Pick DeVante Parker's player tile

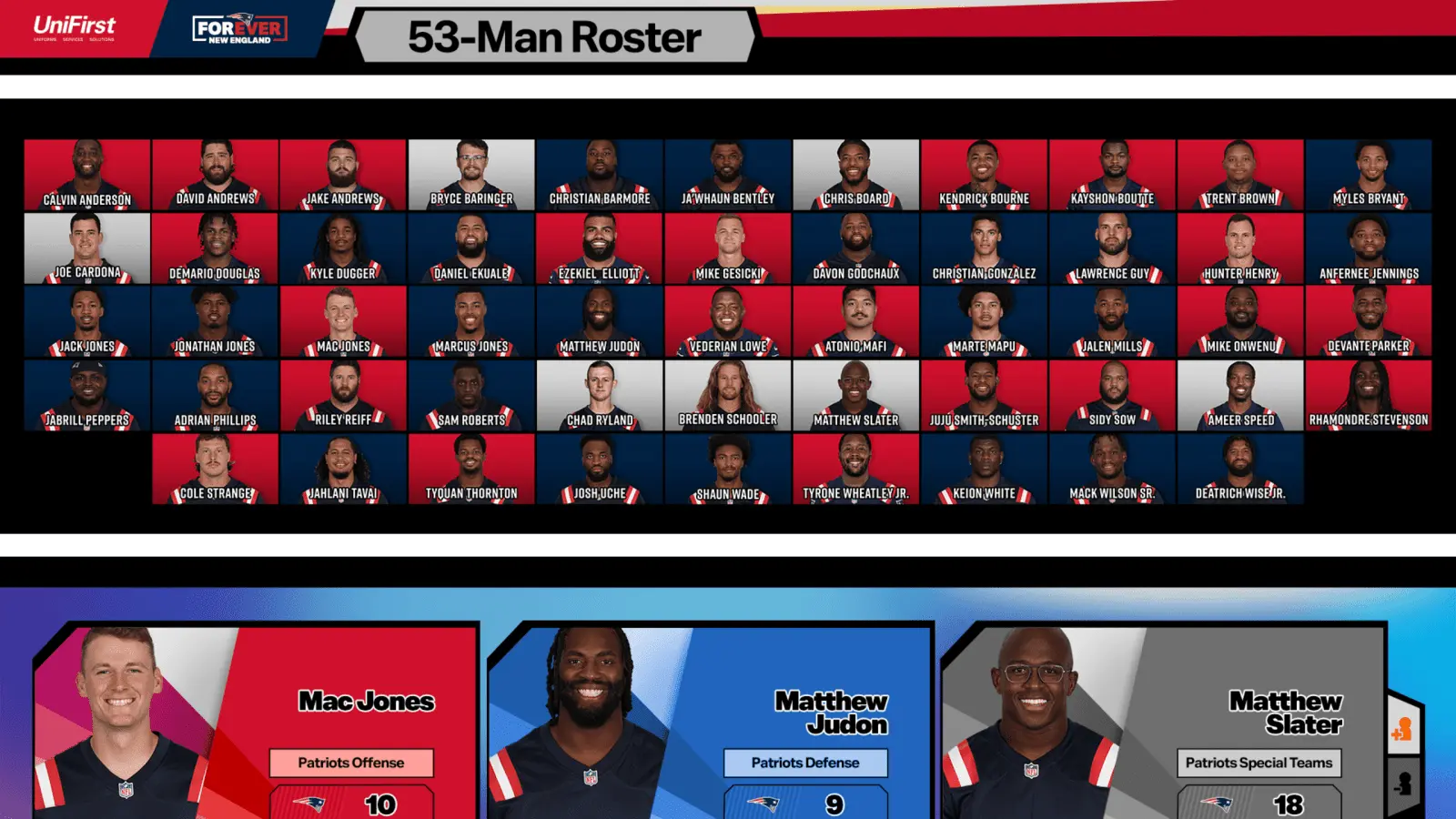click(x=1369, y=321)
